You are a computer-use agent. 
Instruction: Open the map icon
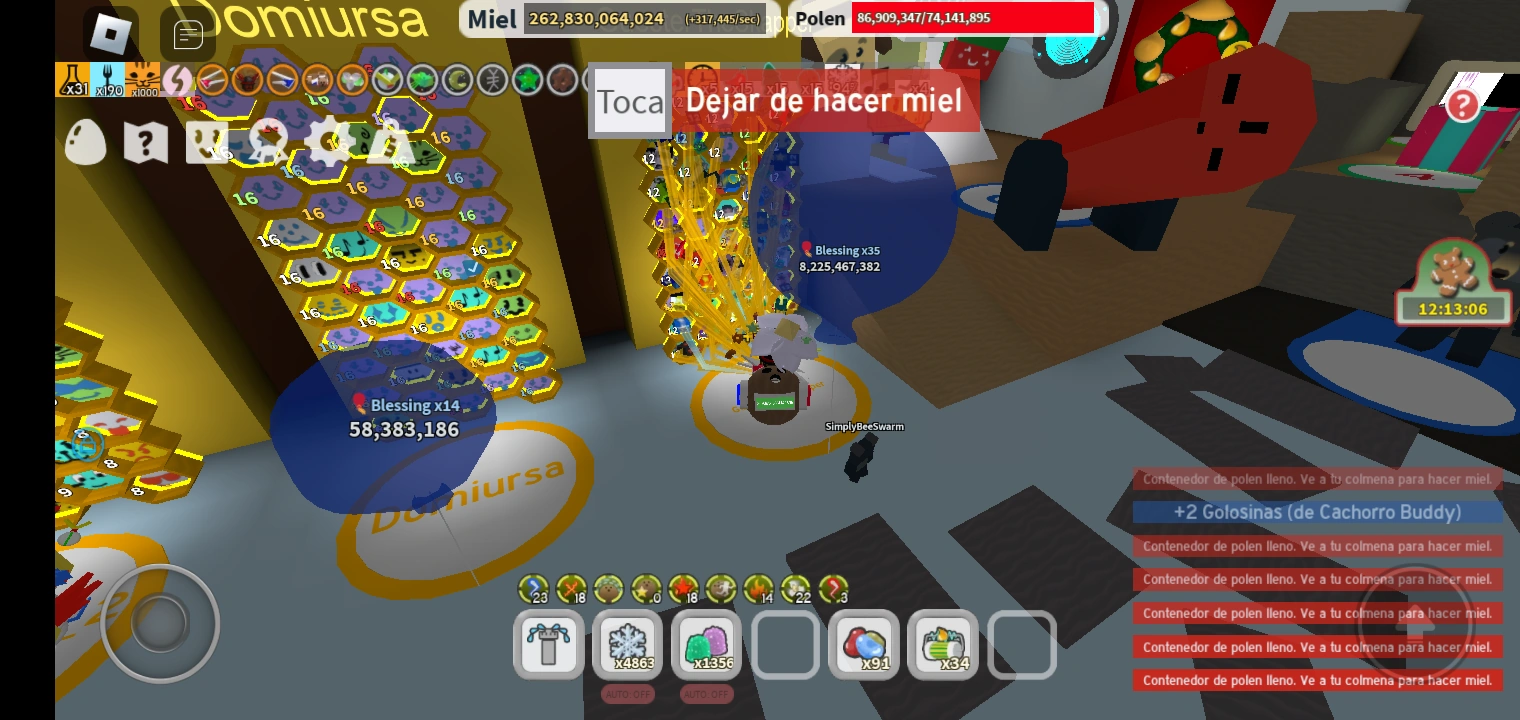click(x=146, y=142)
